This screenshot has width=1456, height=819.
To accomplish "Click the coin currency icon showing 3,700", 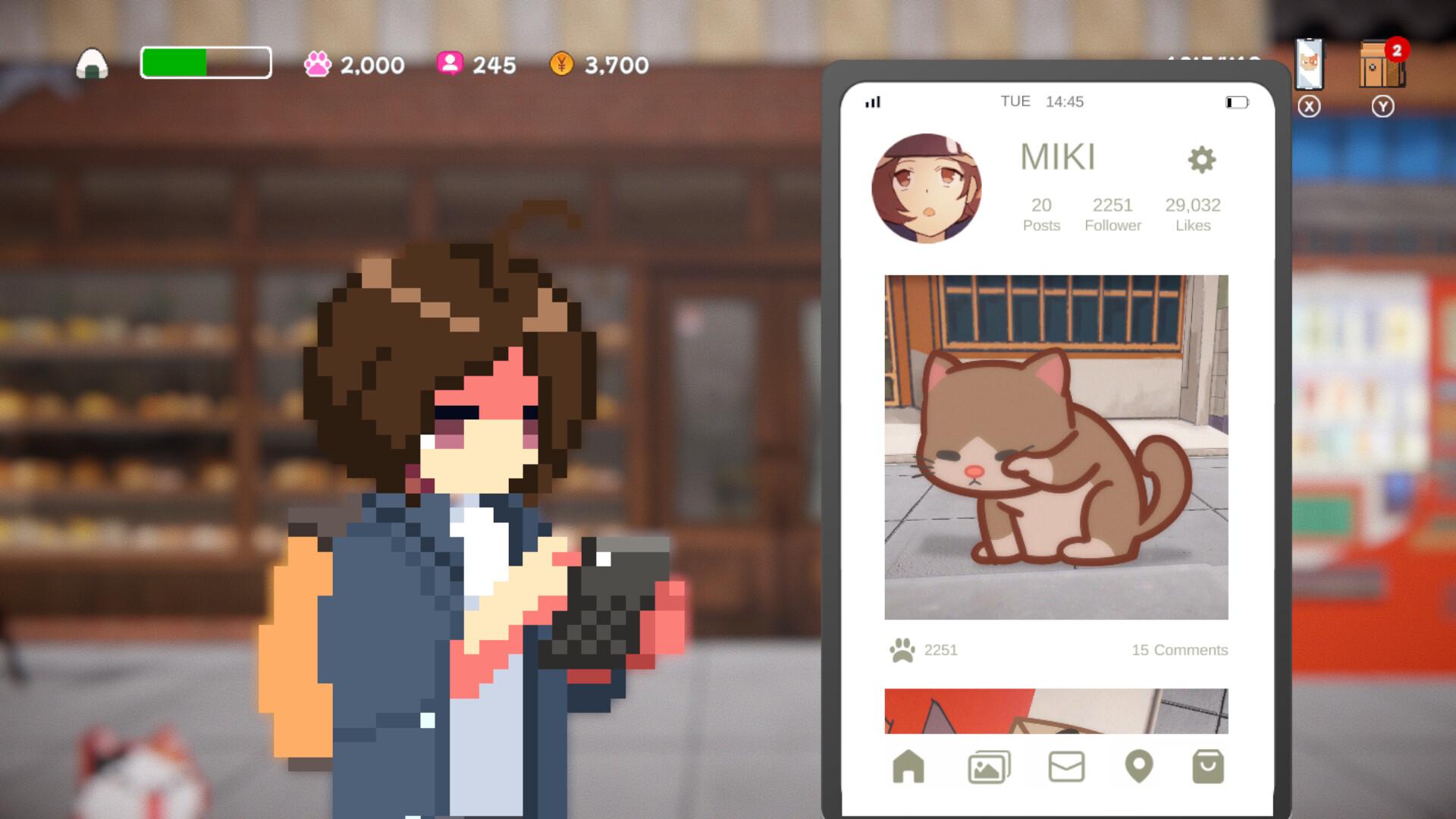I will click(561, 65).
